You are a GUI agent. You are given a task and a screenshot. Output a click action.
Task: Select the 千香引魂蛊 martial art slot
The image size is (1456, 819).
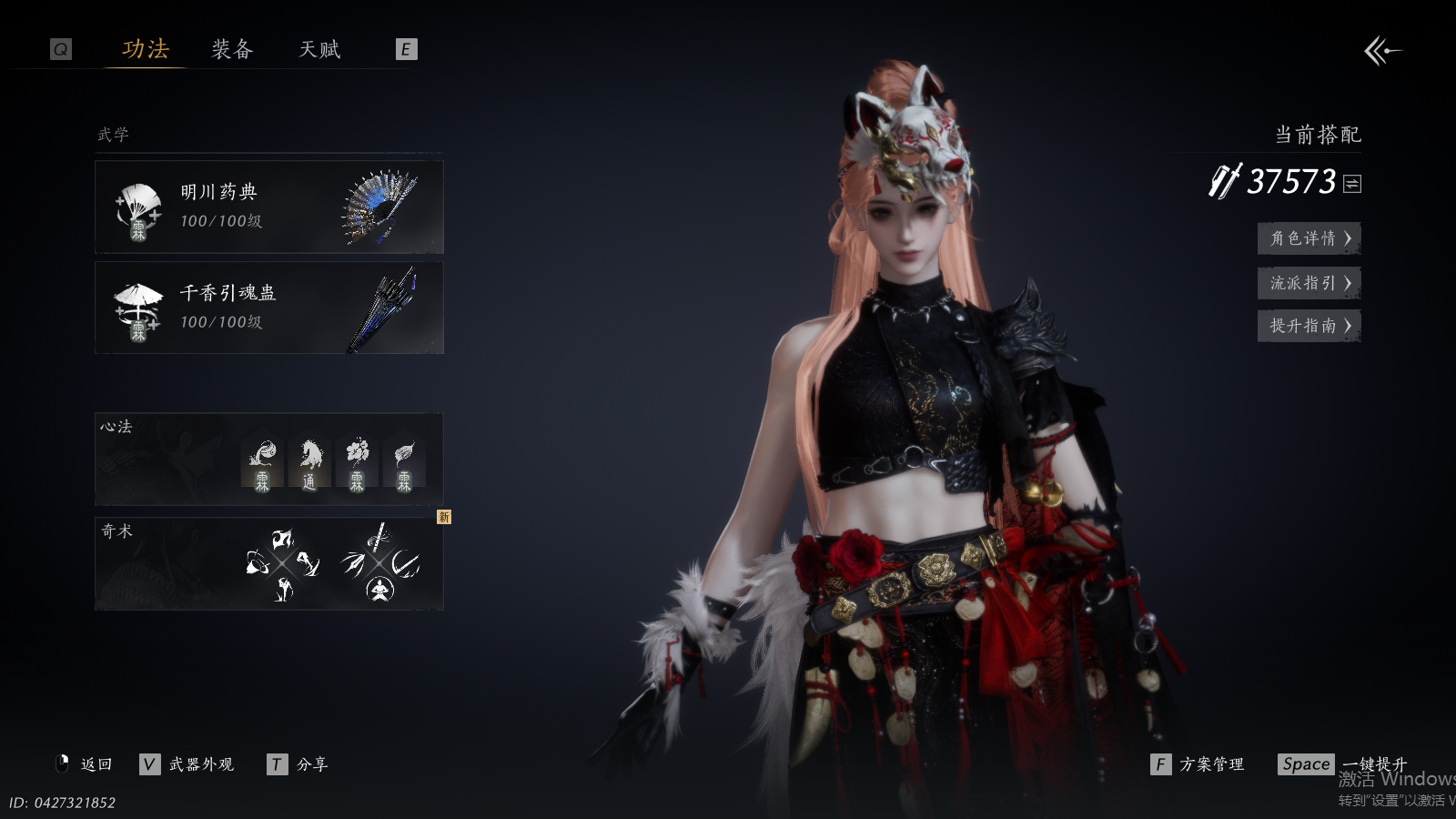(268, 308)
